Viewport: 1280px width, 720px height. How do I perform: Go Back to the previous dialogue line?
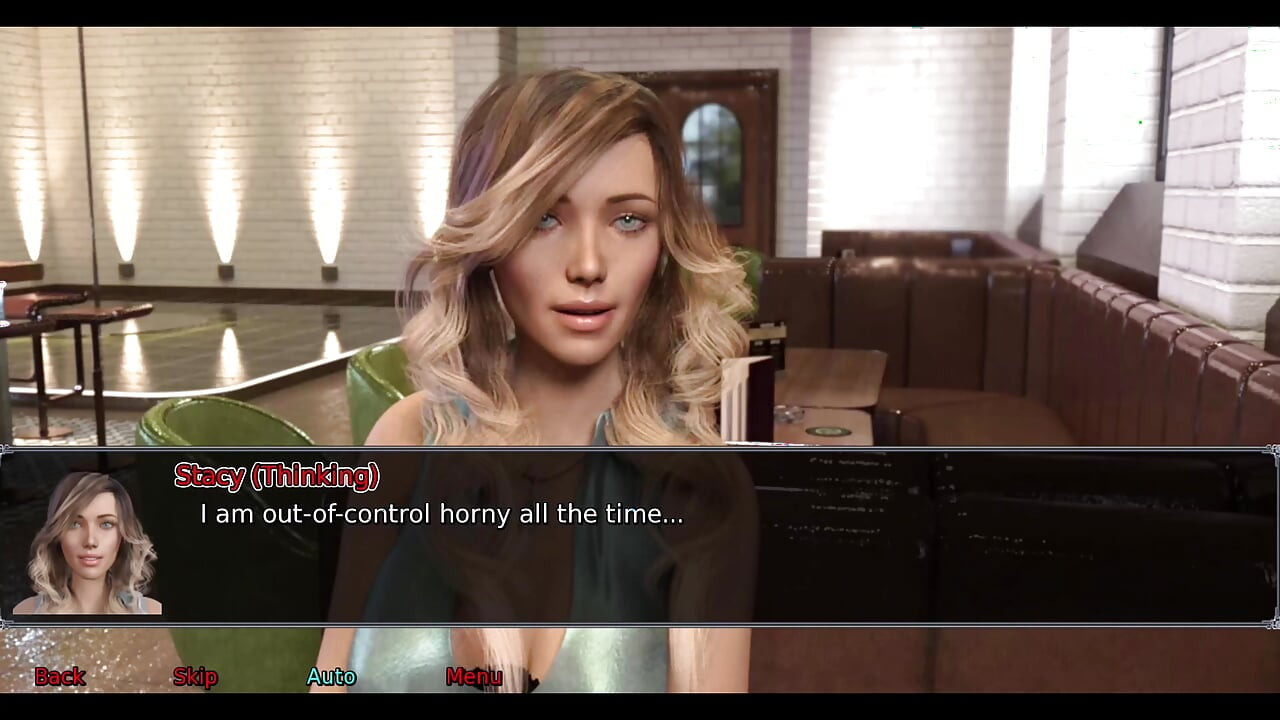tap(59, 677)
